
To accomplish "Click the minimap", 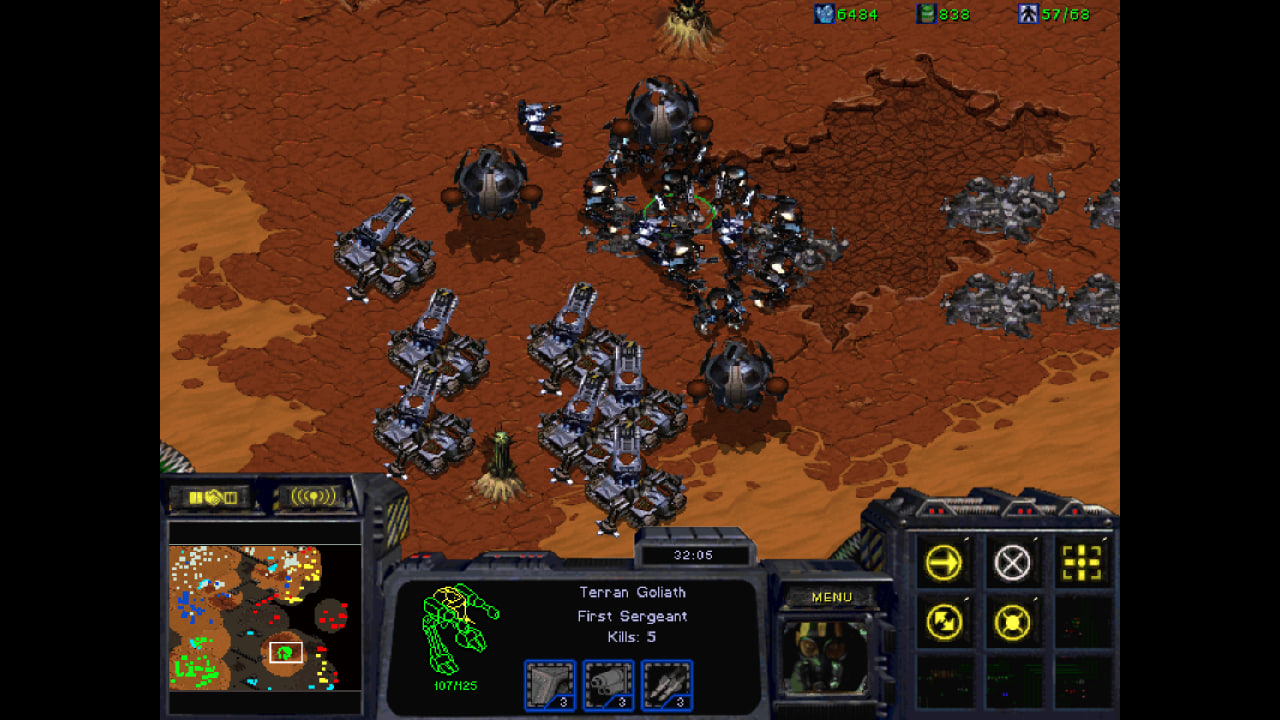I will pos(264,616).
